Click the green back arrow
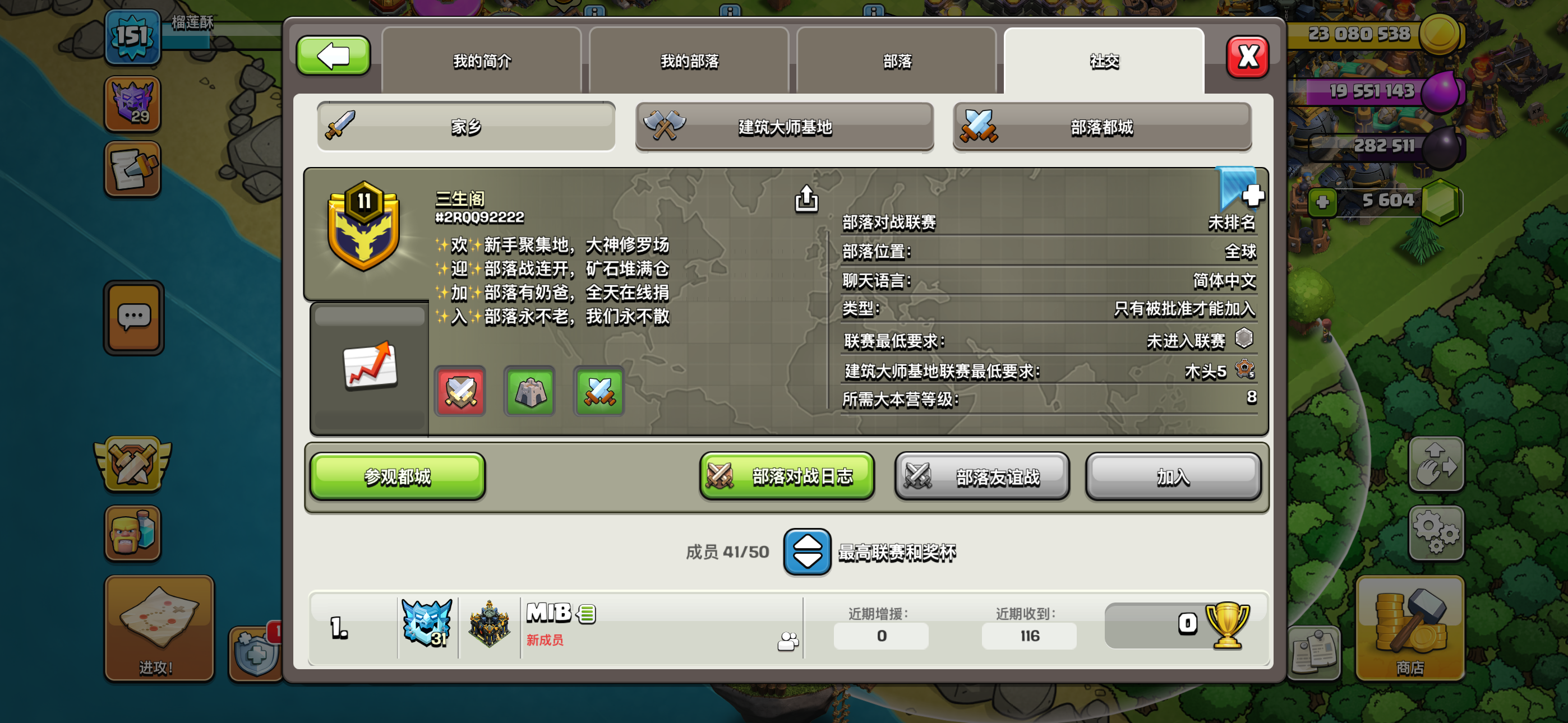 click(x=333, y=55)
